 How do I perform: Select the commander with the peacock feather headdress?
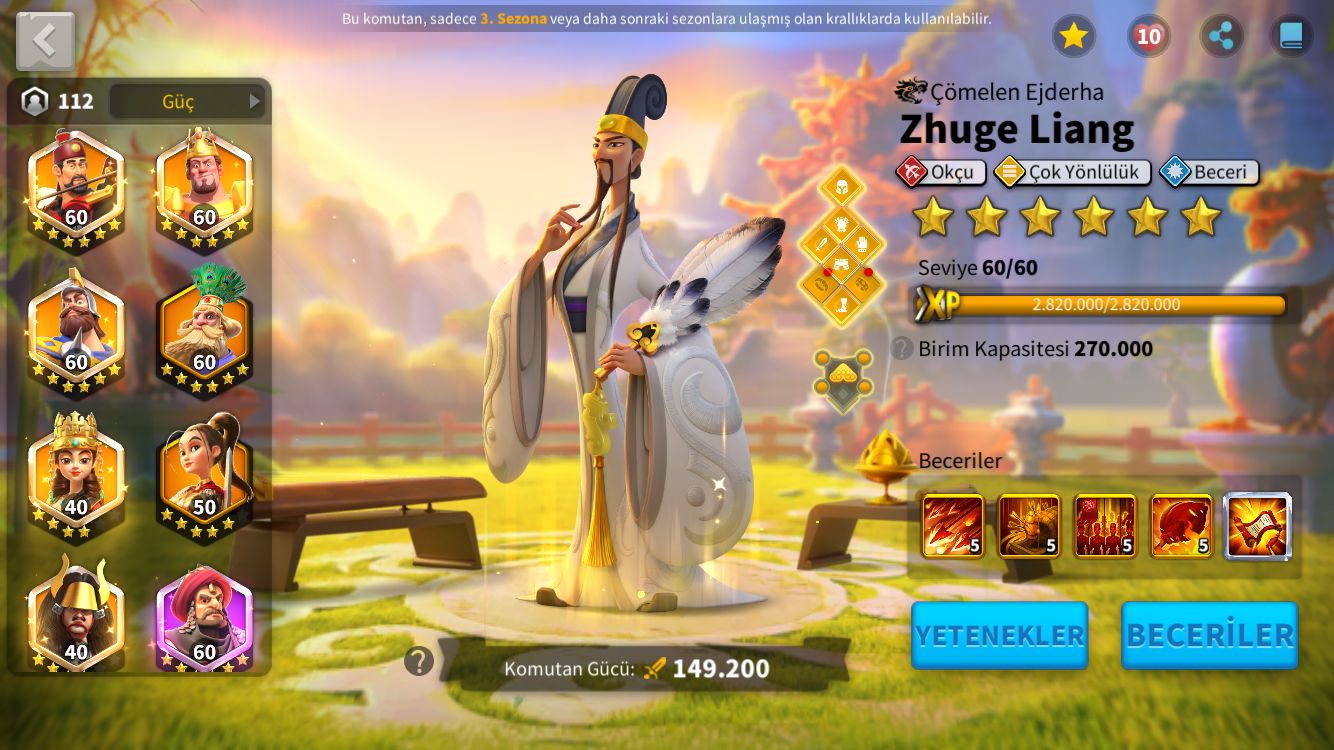[x=204, y=331]
